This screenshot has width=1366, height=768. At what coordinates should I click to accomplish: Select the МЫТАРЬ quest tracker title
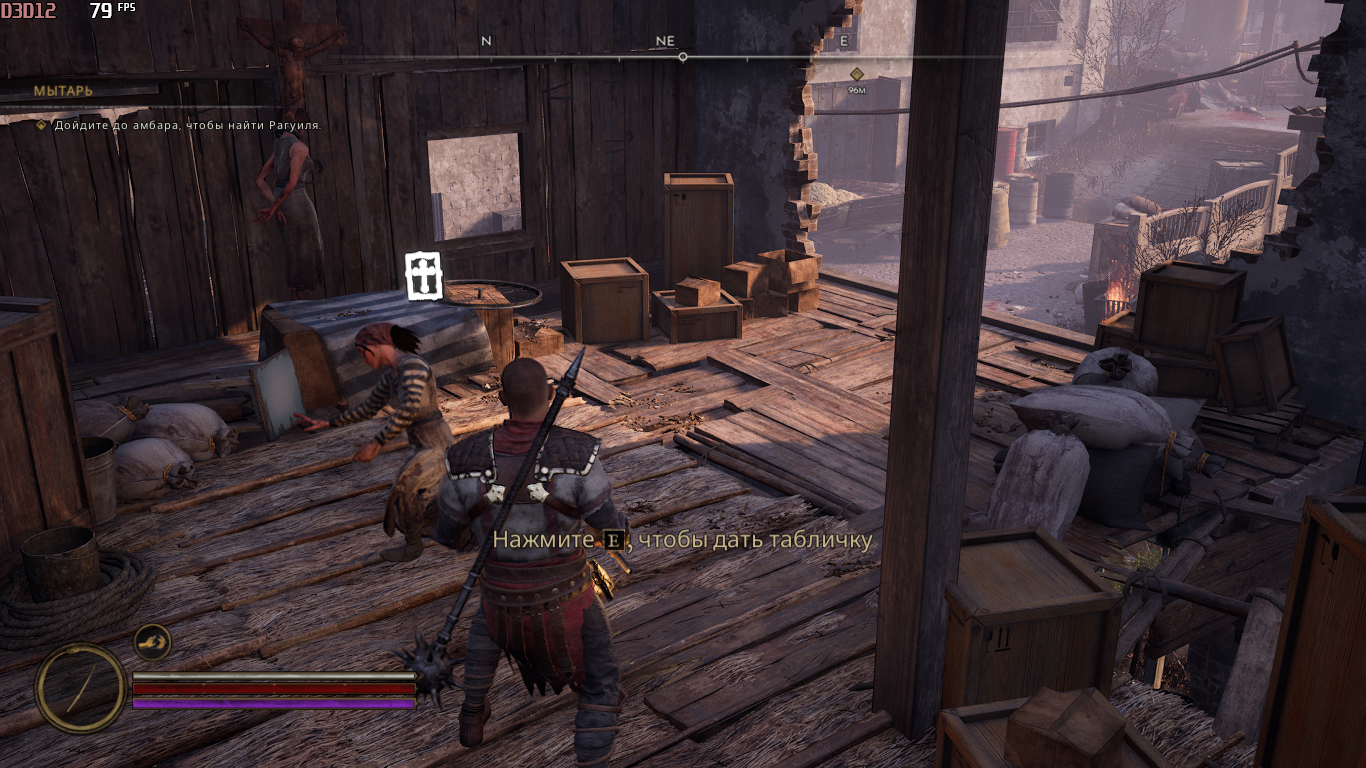click(63, 91)
